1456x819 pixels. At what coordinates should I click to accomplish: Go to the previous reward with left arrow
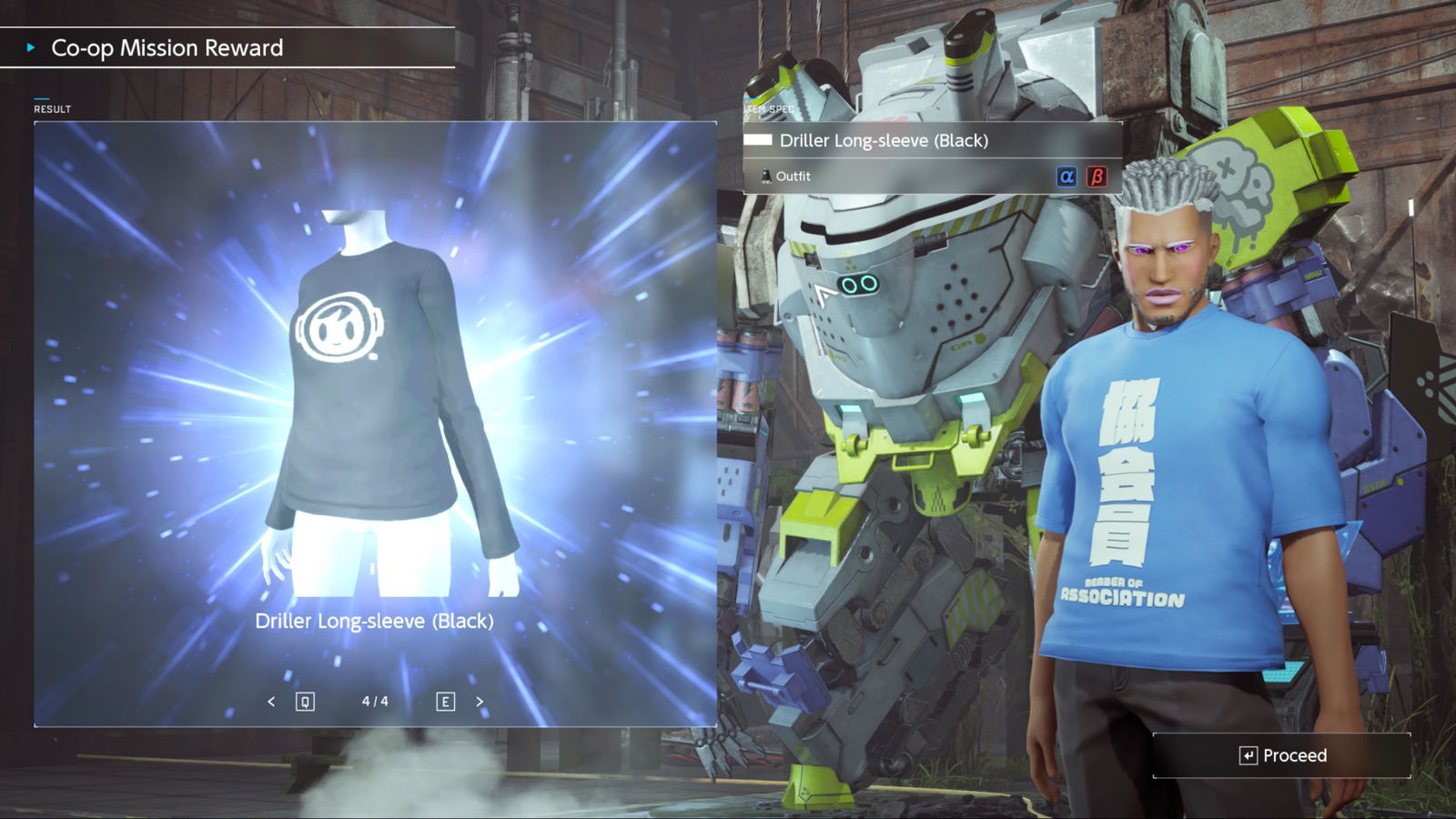click(x=271, y=702)
